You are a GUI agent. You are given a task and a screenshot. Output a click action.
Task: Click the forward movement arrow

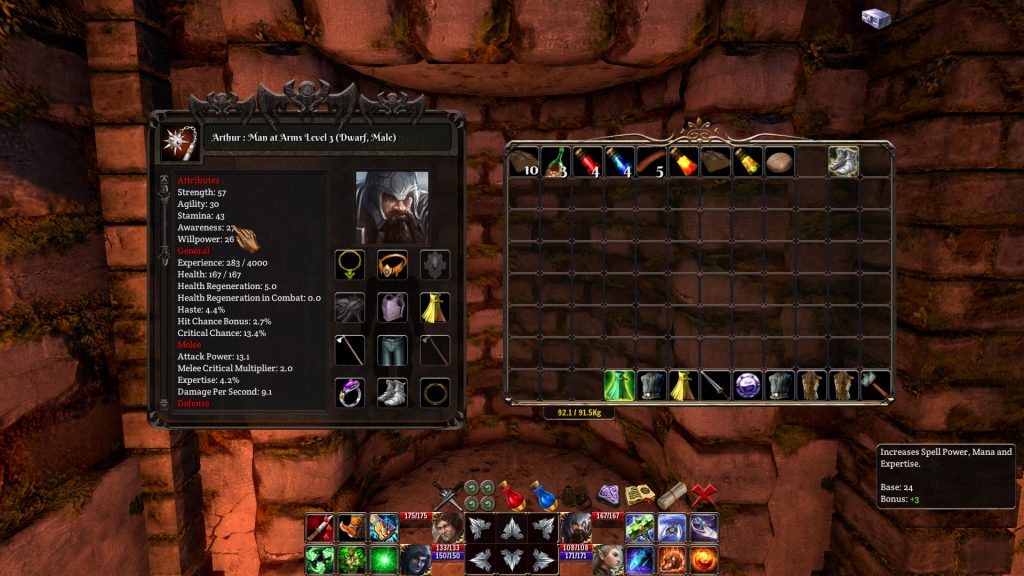pos(511,527)
